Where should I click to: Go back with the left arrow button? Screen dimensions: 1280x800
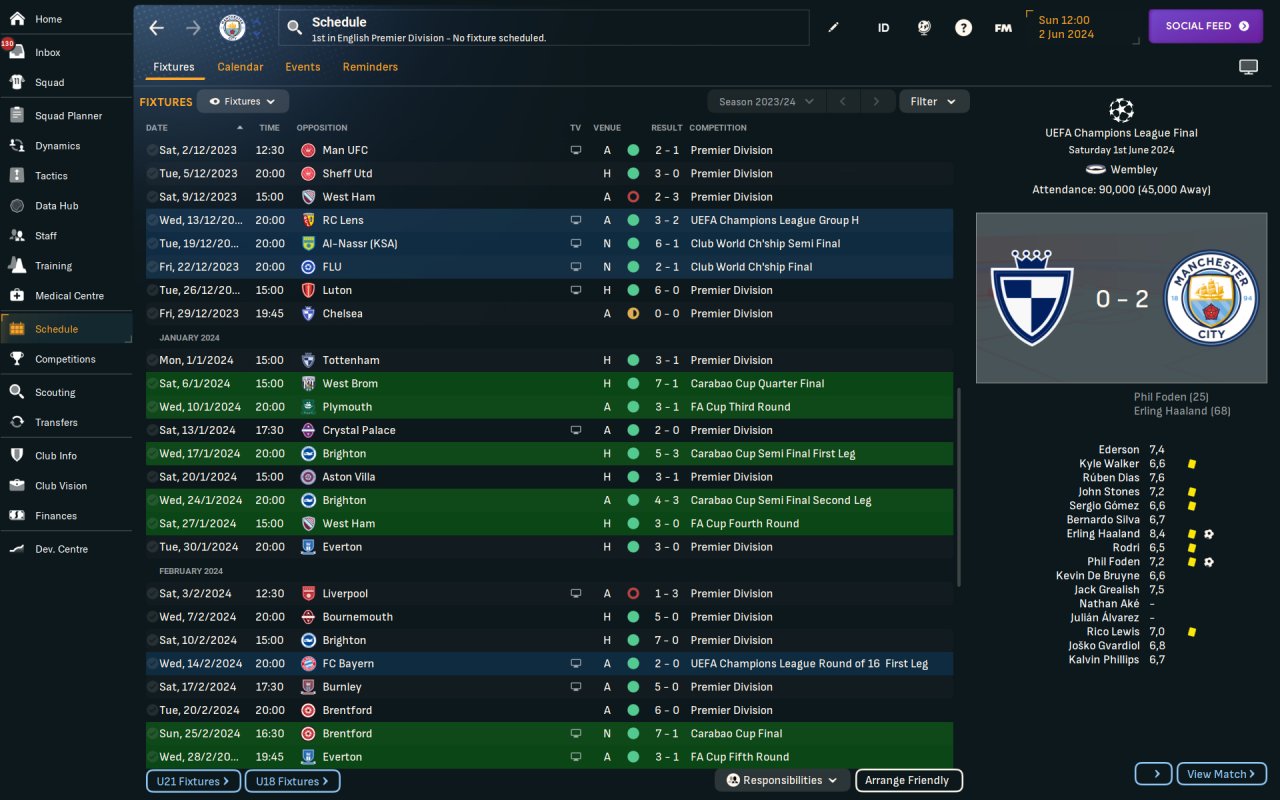[x=157, y=28]
